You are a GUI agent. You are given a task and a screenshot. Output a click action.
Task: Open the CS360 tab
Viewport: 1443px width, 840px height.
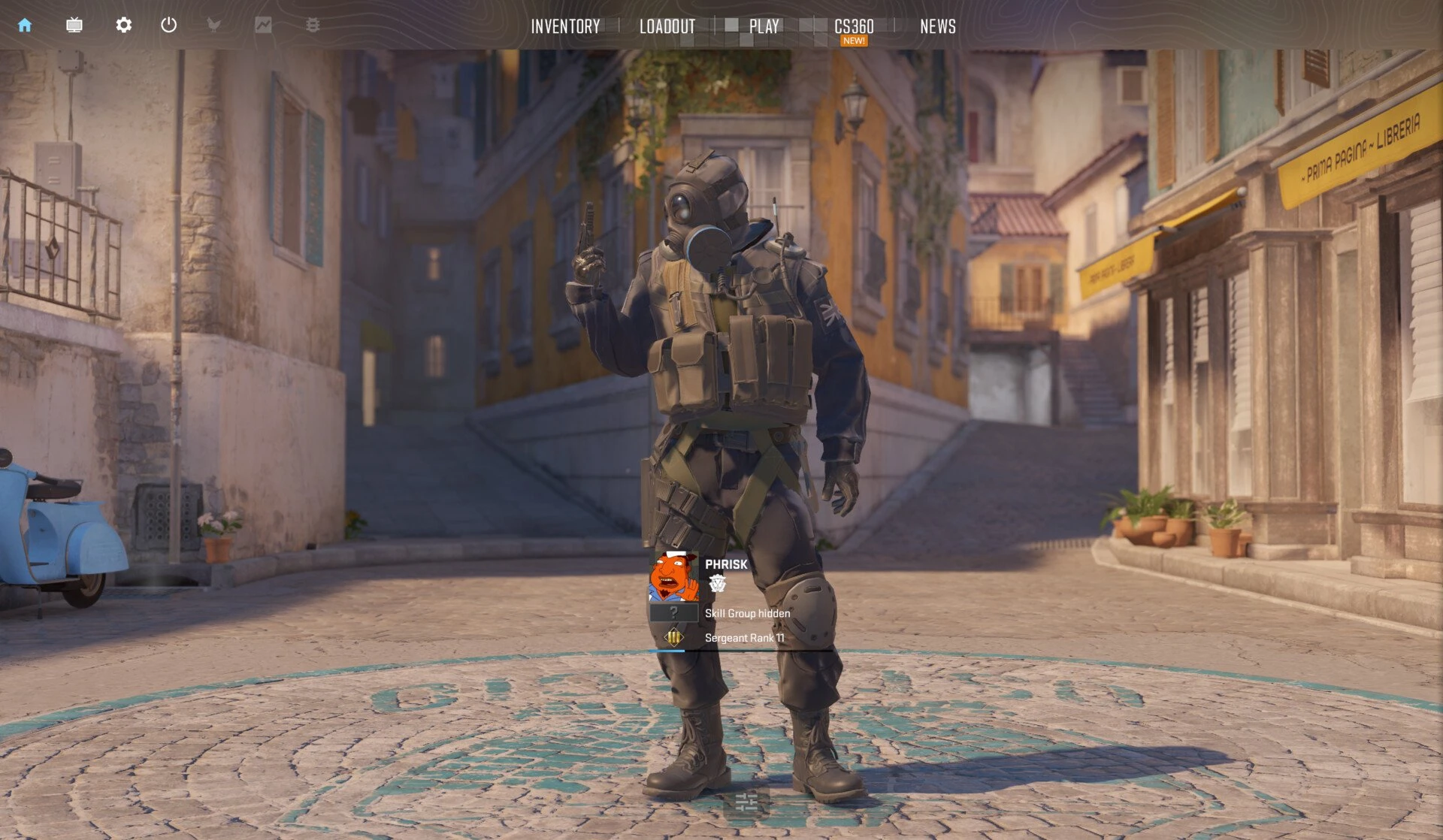pyautogui.click(x=854, y=27)
